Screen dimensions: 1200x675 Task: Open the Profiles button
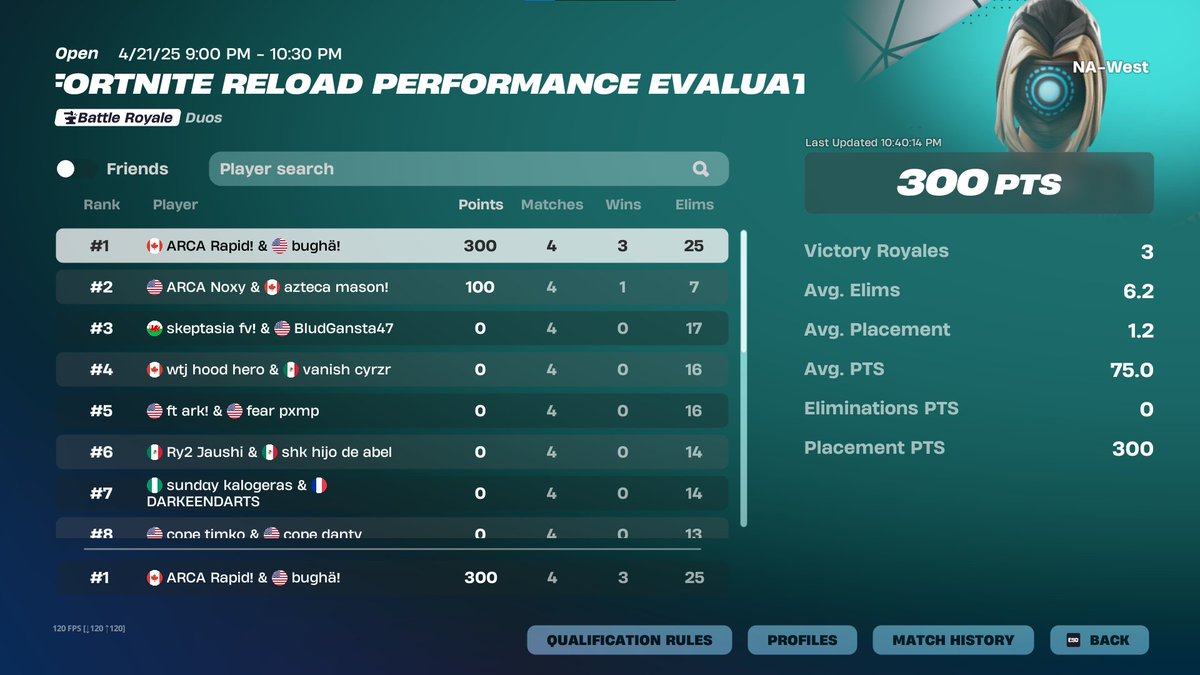pos(802,640)
